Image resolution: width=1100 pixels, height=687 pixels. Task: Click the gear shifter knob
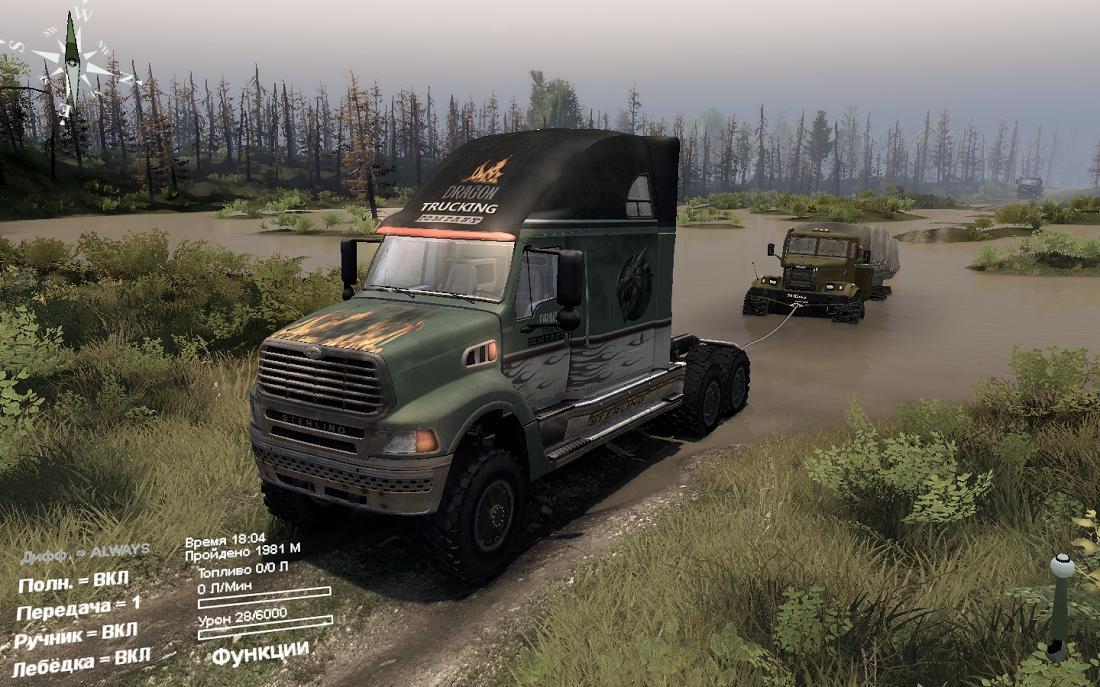(x=1061, y=567)
